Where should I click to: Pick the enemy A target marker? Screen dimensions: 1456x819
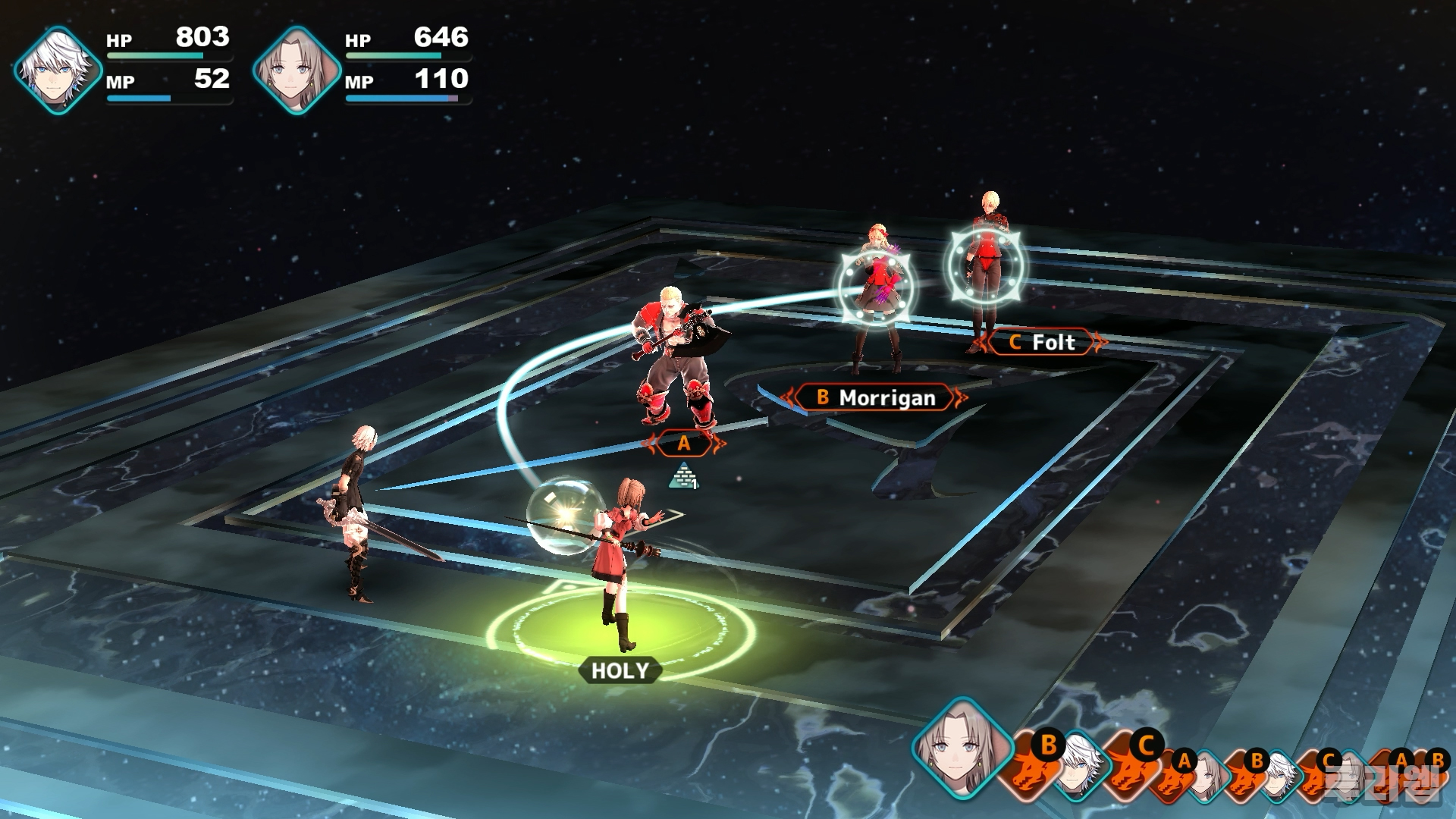pos(683,444)
